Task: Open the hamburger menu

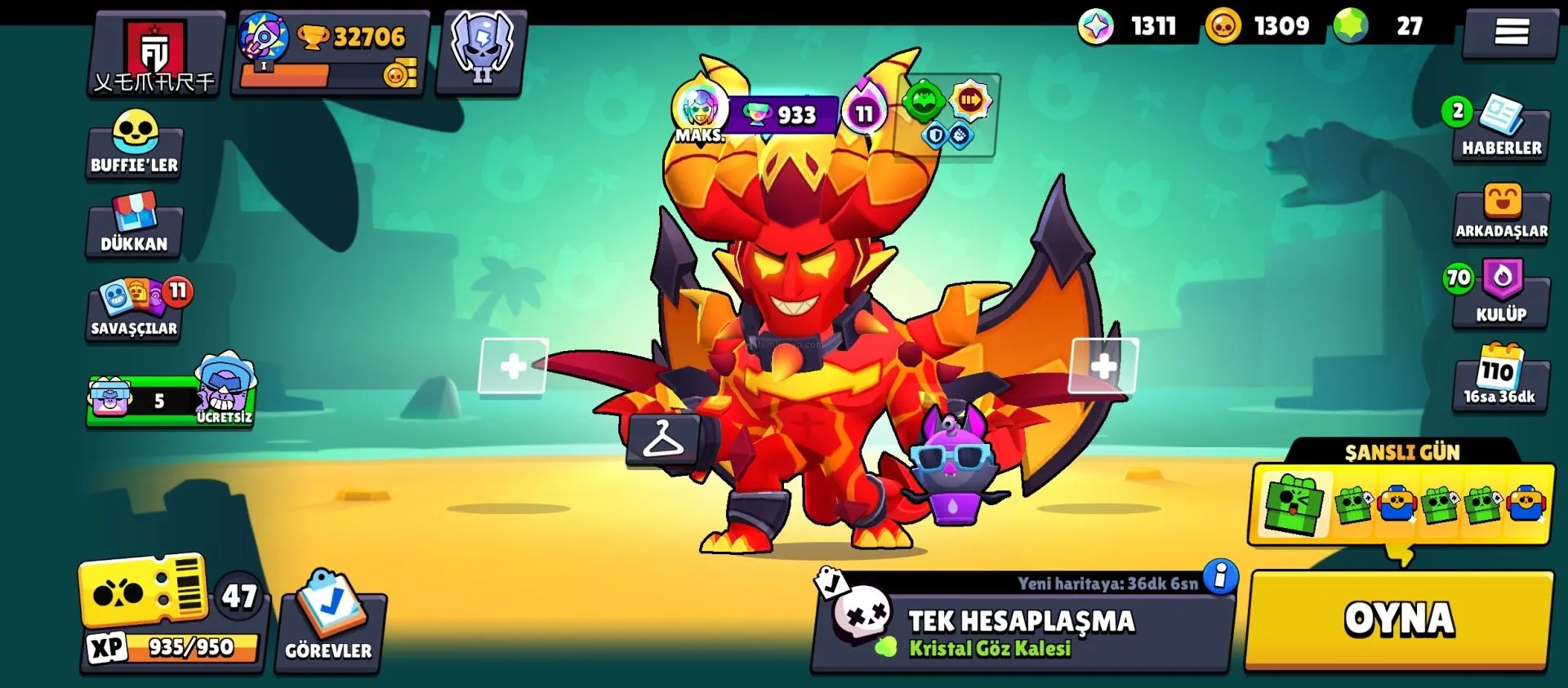Action: tap(1511, 33)
